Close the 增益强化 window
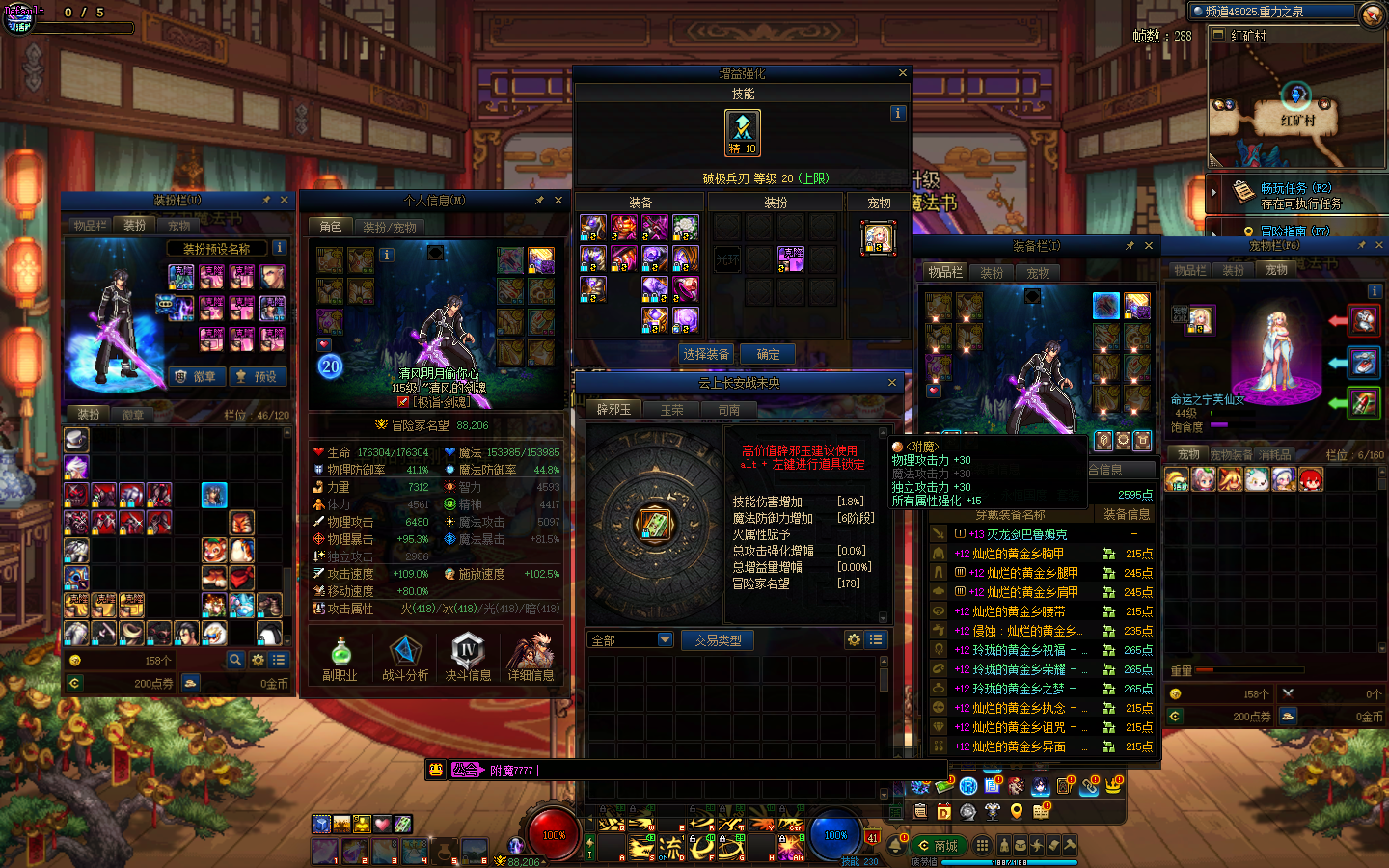The height and width of the screenshot is (868, 1389). (902, 73)
